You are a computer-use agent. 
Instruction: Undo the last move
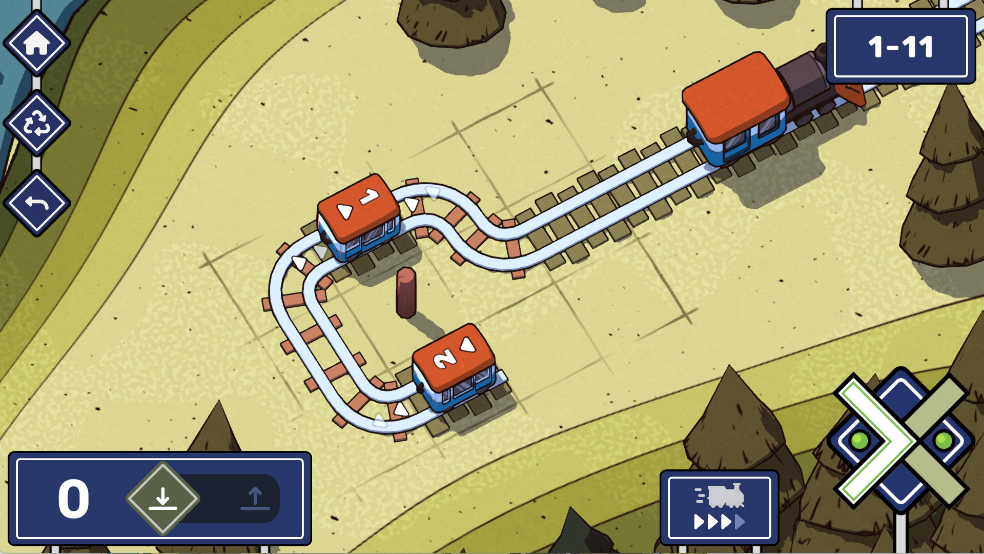[37, 204]
